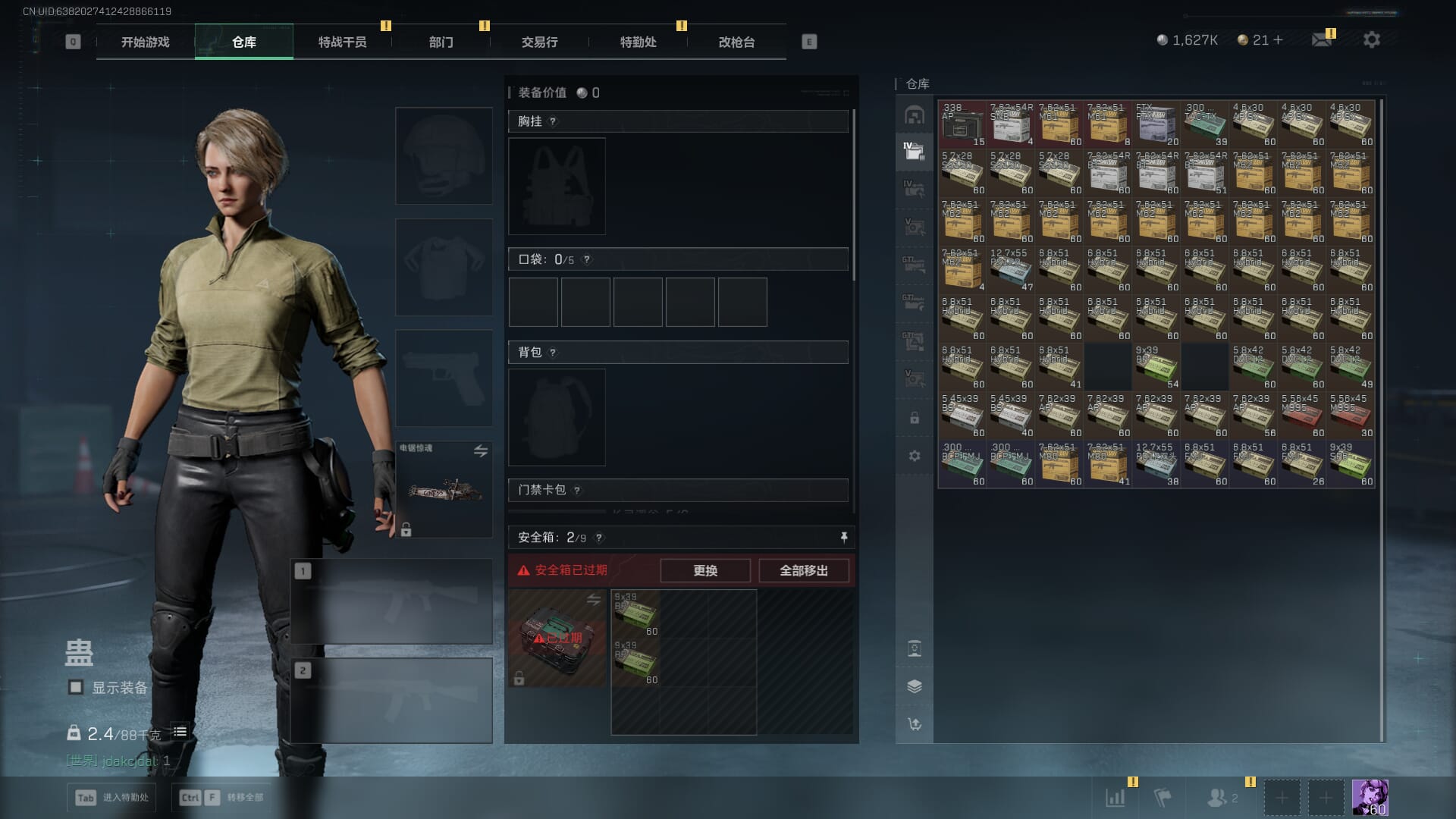Check the mail envelope icon
The height and width of the screenshot is (819, 1456).
[x=1321, y=39]
